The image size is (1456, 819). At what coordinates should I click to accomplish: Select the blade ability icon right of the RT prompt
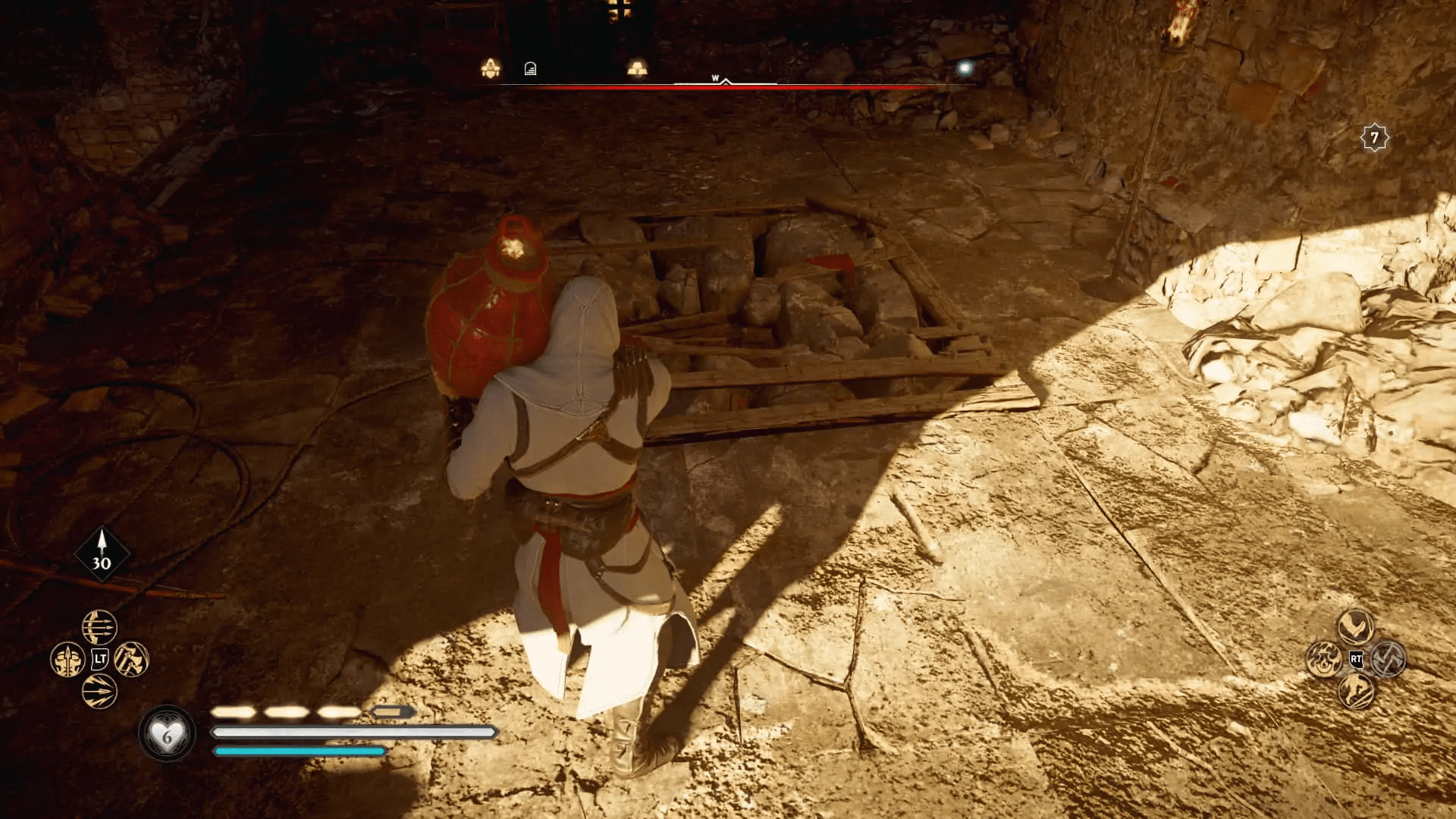pyautogui.click(x=1389, y=660)
